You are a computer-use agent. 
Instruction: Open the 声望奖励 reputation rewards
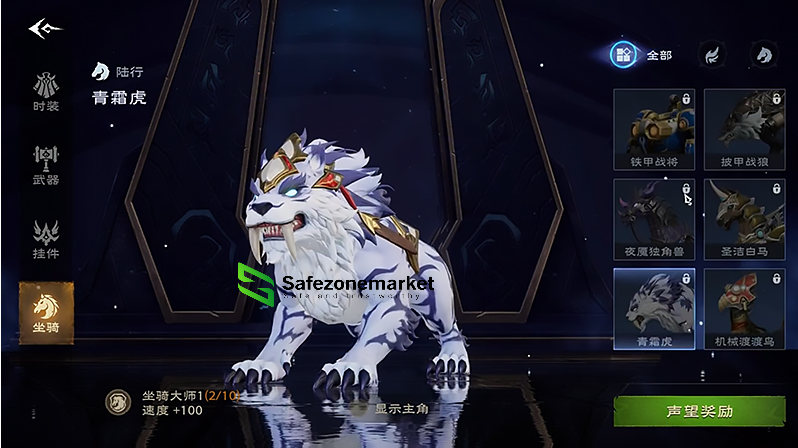699,411
